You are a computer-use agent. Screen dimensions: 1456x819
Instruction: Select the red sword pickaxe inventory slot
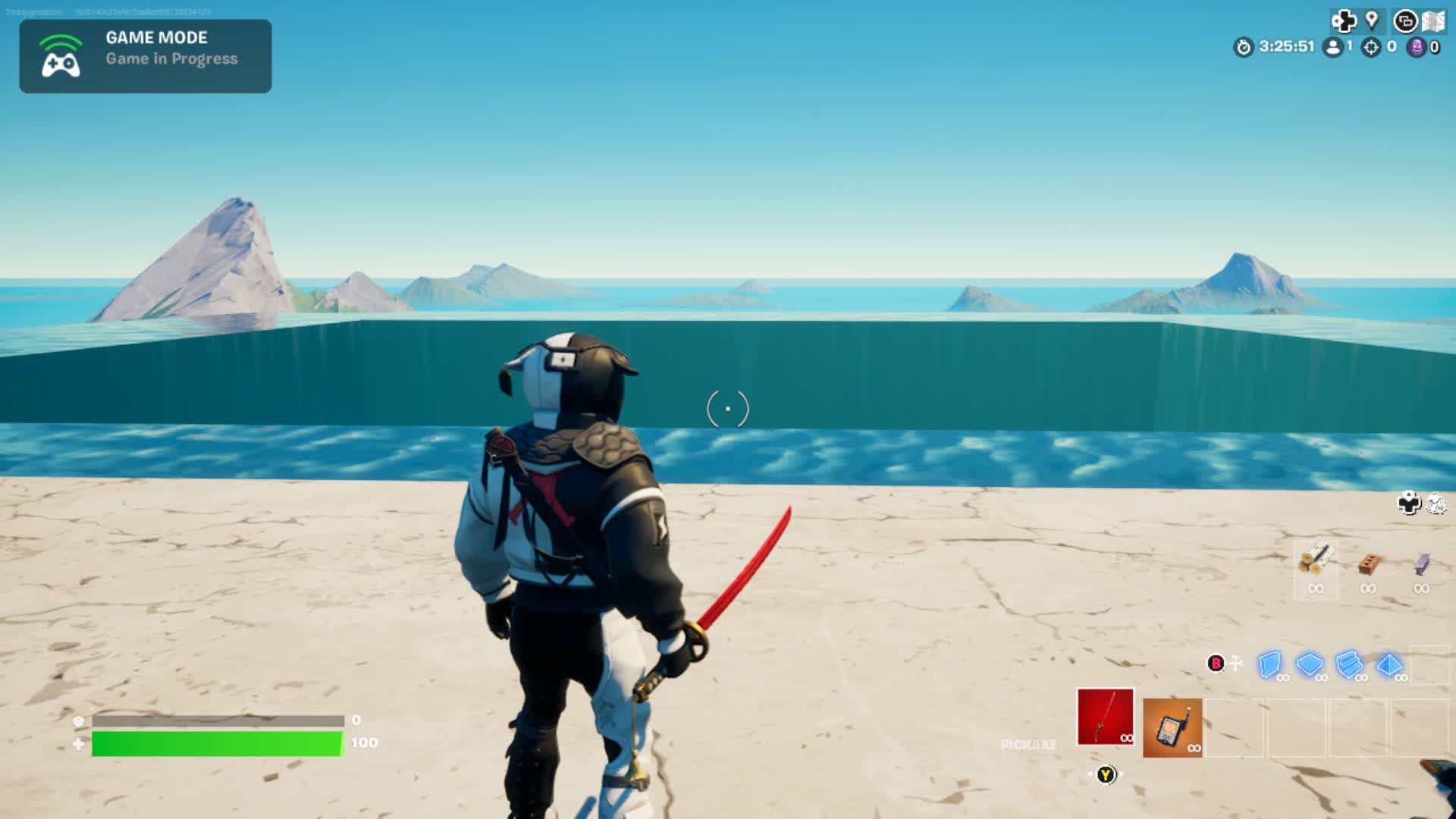coord(1106,717)
